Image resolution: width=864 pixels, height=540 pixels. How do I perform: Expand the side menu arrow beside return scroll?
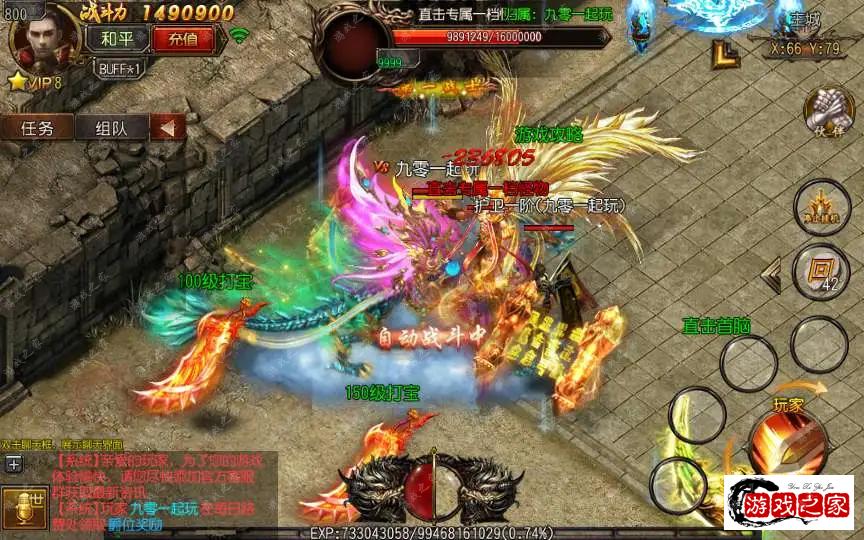tap(772, 275)
